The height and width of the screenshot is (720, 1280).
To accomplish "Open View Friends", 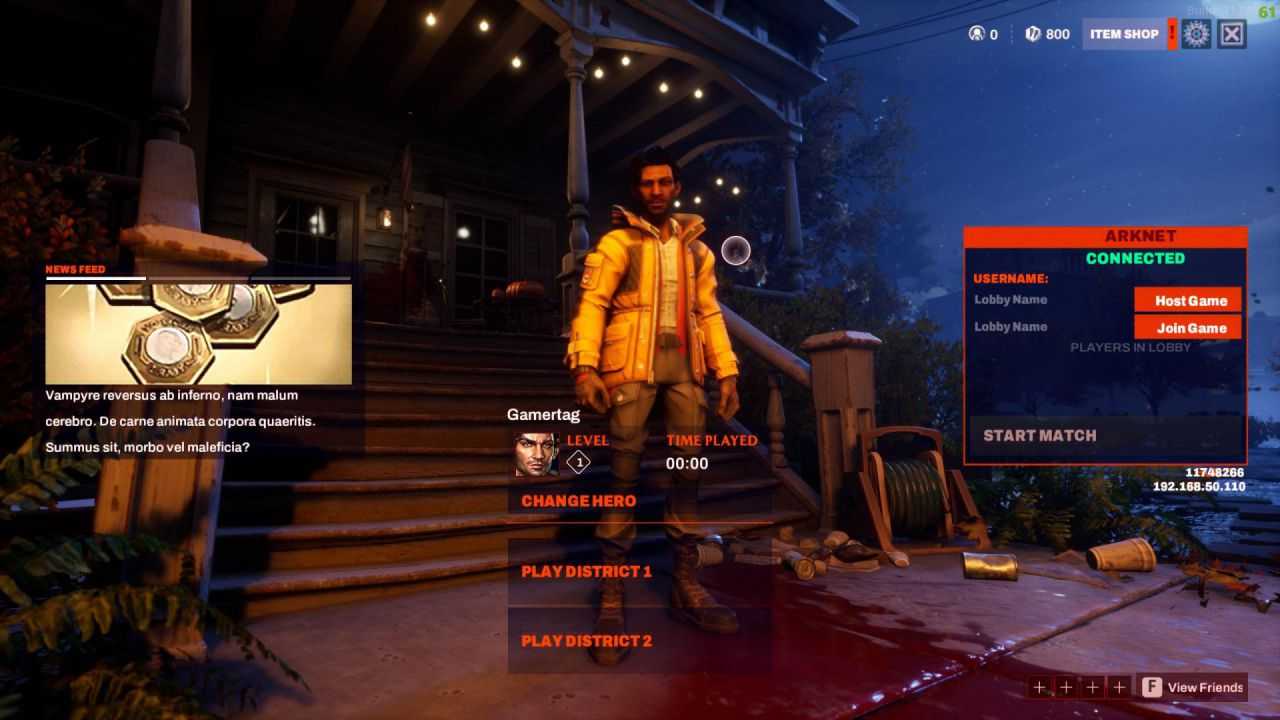I will pyautogui.click(x=1207, y=687).
